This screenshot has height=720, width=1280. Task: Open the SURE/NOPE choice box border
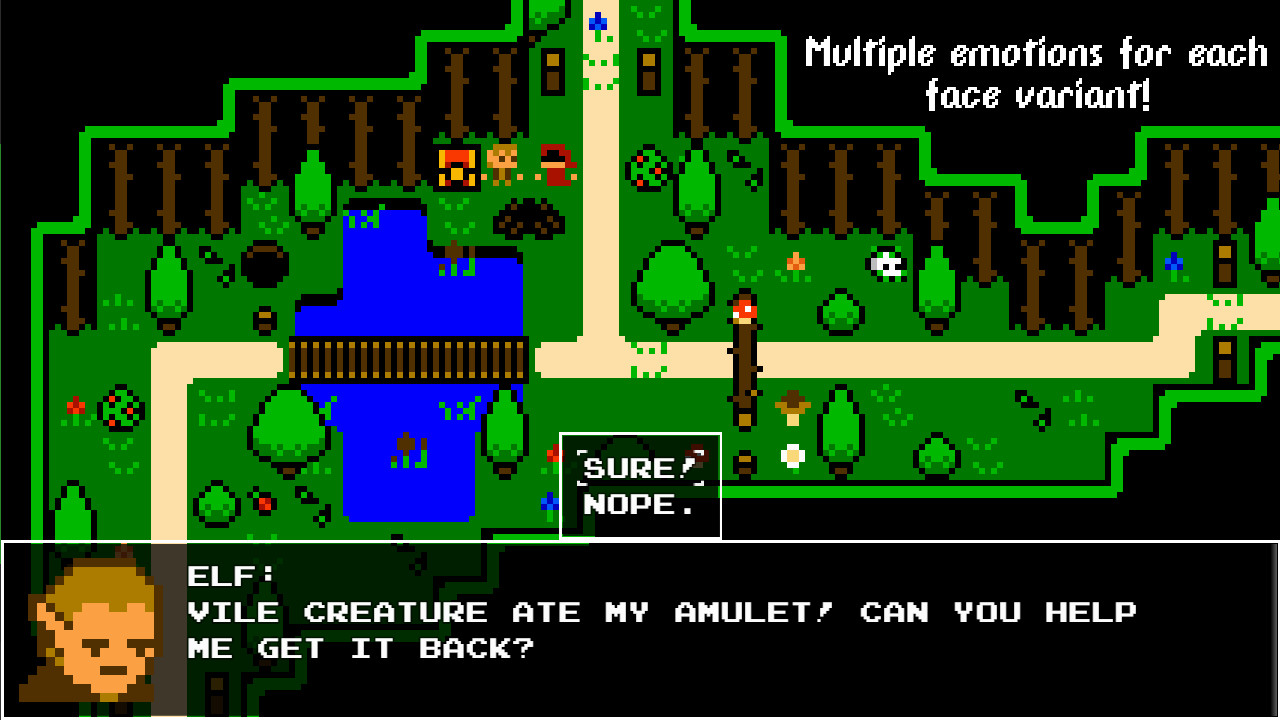(x=640, y=434)
